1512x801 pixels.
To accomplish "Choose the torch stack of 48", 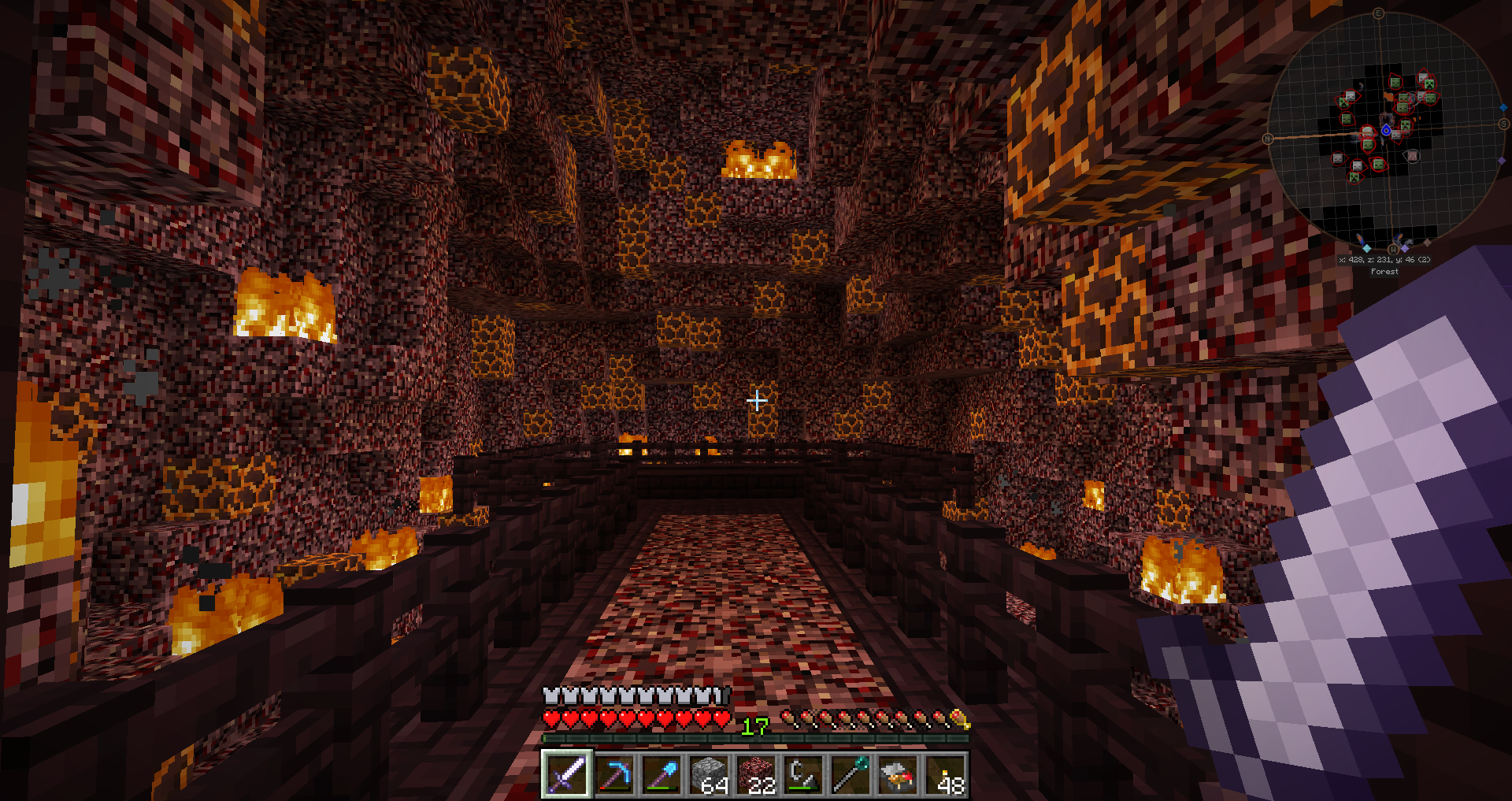I will pyautogui.click(x=945, y=774).
